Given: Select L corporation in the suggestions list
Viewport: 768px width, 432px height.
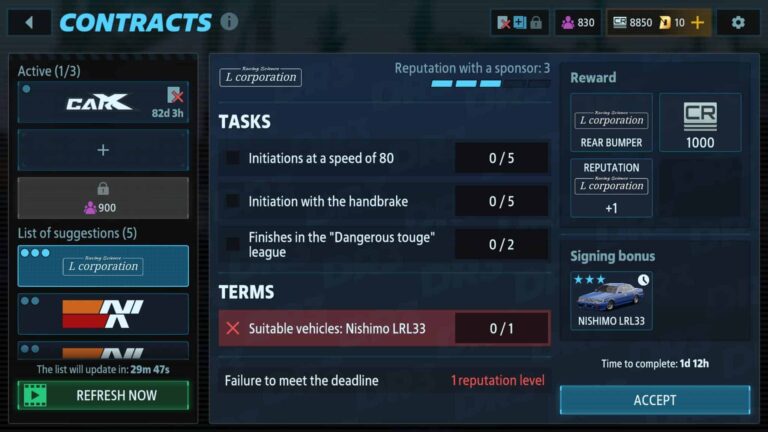Looking at the screenshot, I should tap(103, 266).
